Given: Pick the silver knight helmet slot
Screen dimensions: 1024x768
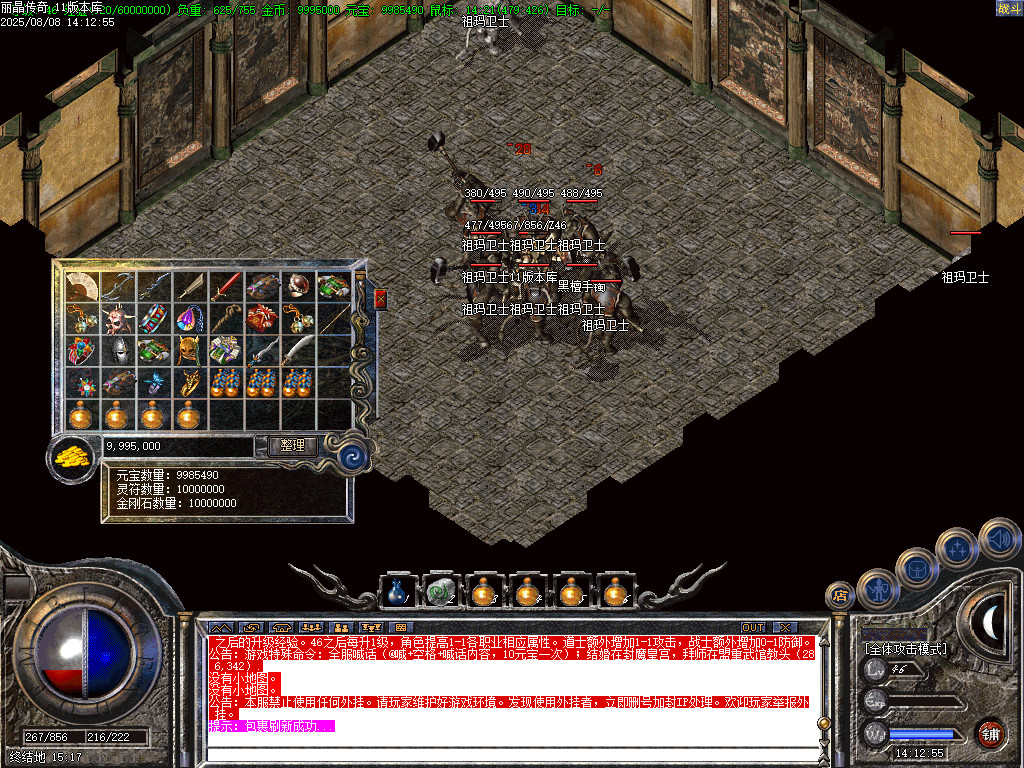Looking at the screenshot, I should (119, 351).
